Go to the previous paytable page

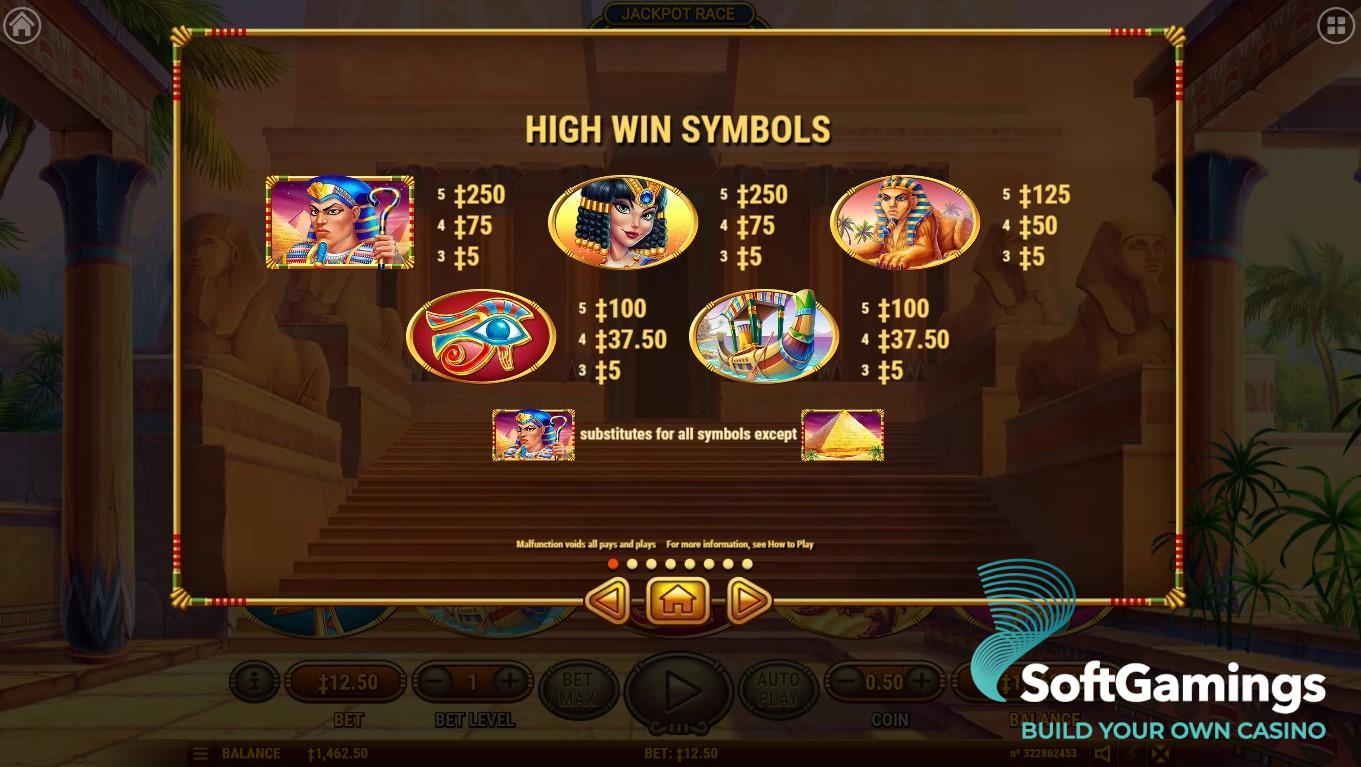tap(607, 602)
